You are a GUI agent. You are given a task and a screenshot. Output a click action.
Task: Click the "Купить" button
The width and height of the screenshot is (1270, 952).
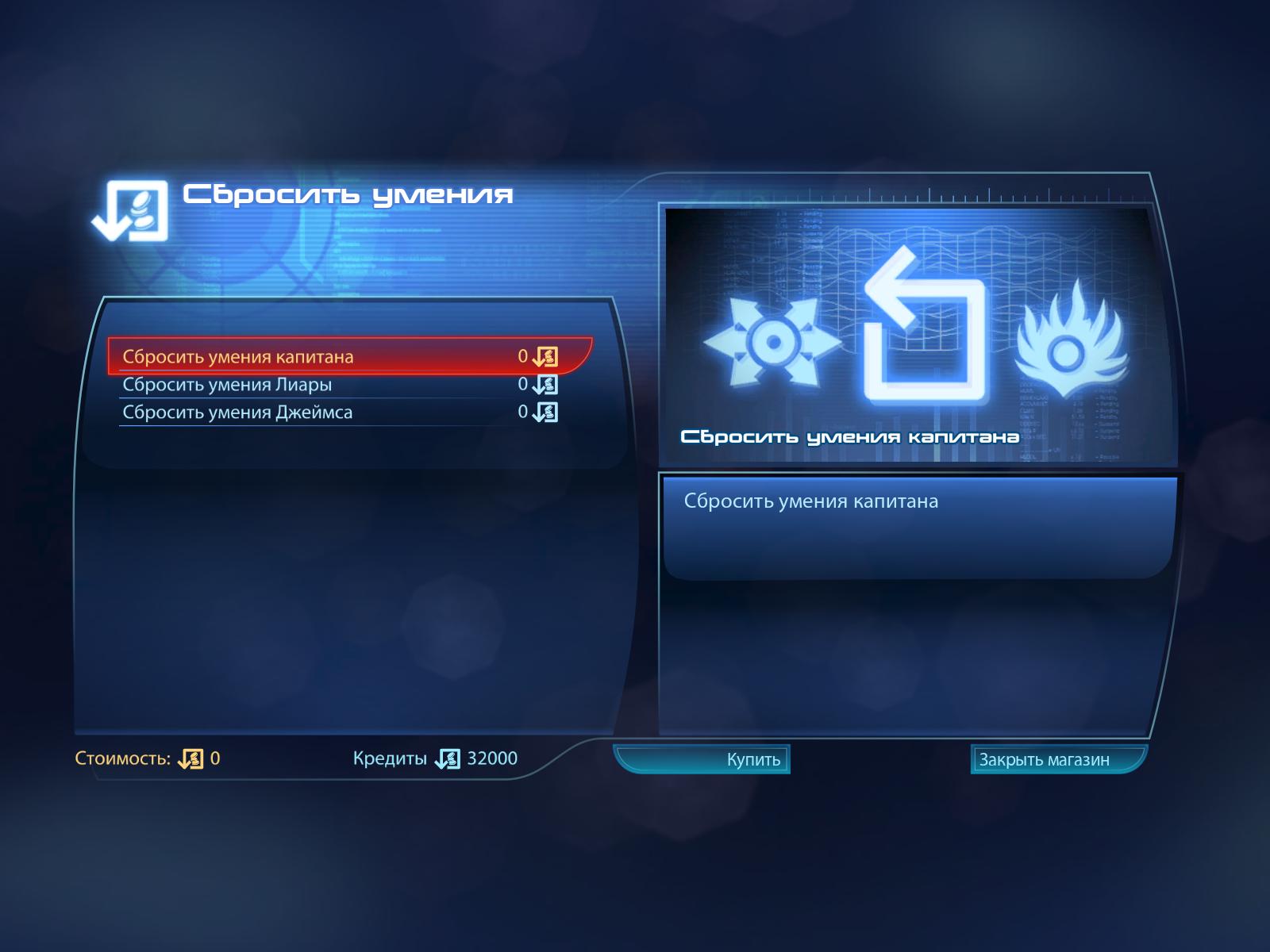coord(703,759)
